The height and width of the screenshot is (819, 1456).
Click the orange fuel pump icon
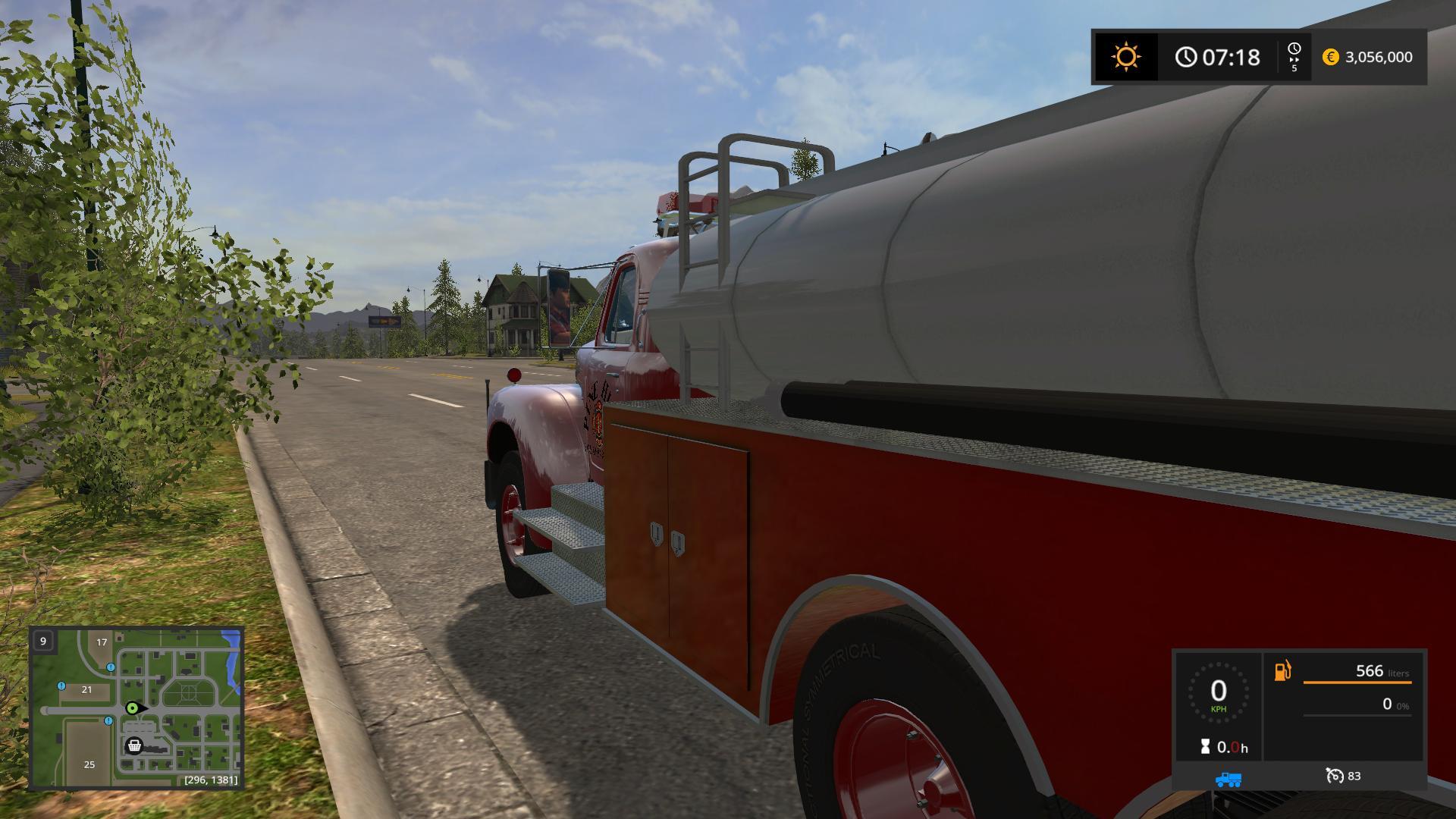click(1282, 671)
